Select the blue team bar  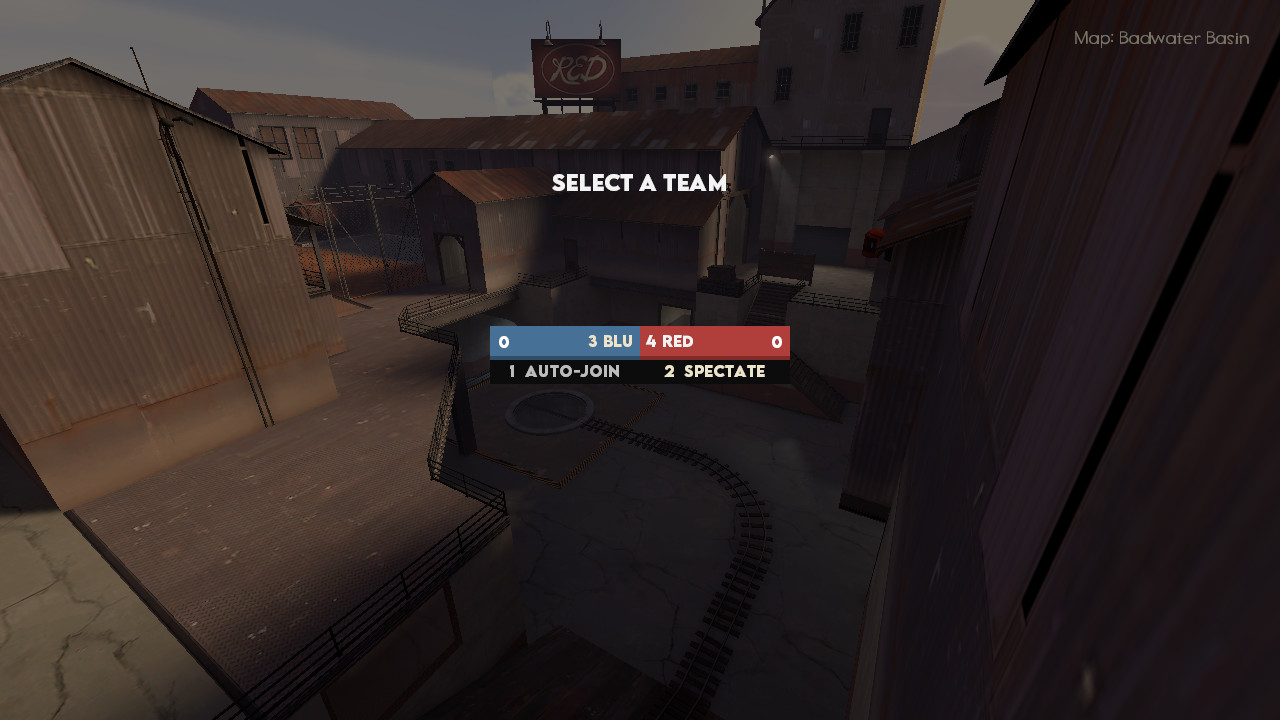(x=565, y=341)
